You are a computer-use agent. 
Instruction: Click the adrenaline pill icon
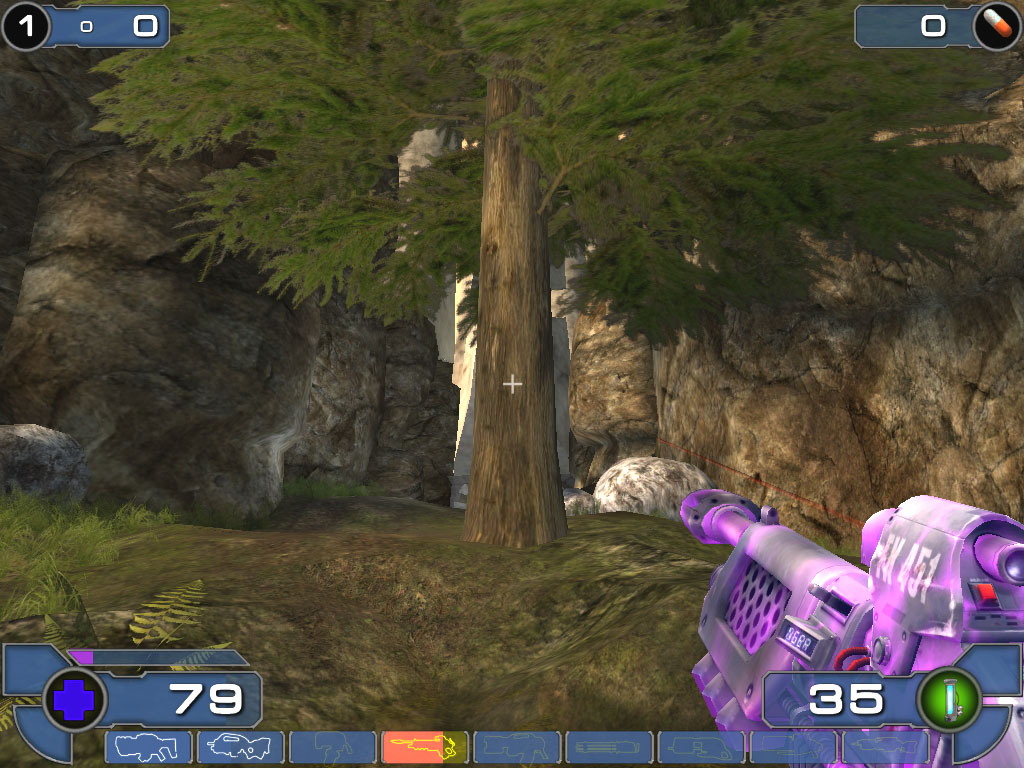click(995, 26)
